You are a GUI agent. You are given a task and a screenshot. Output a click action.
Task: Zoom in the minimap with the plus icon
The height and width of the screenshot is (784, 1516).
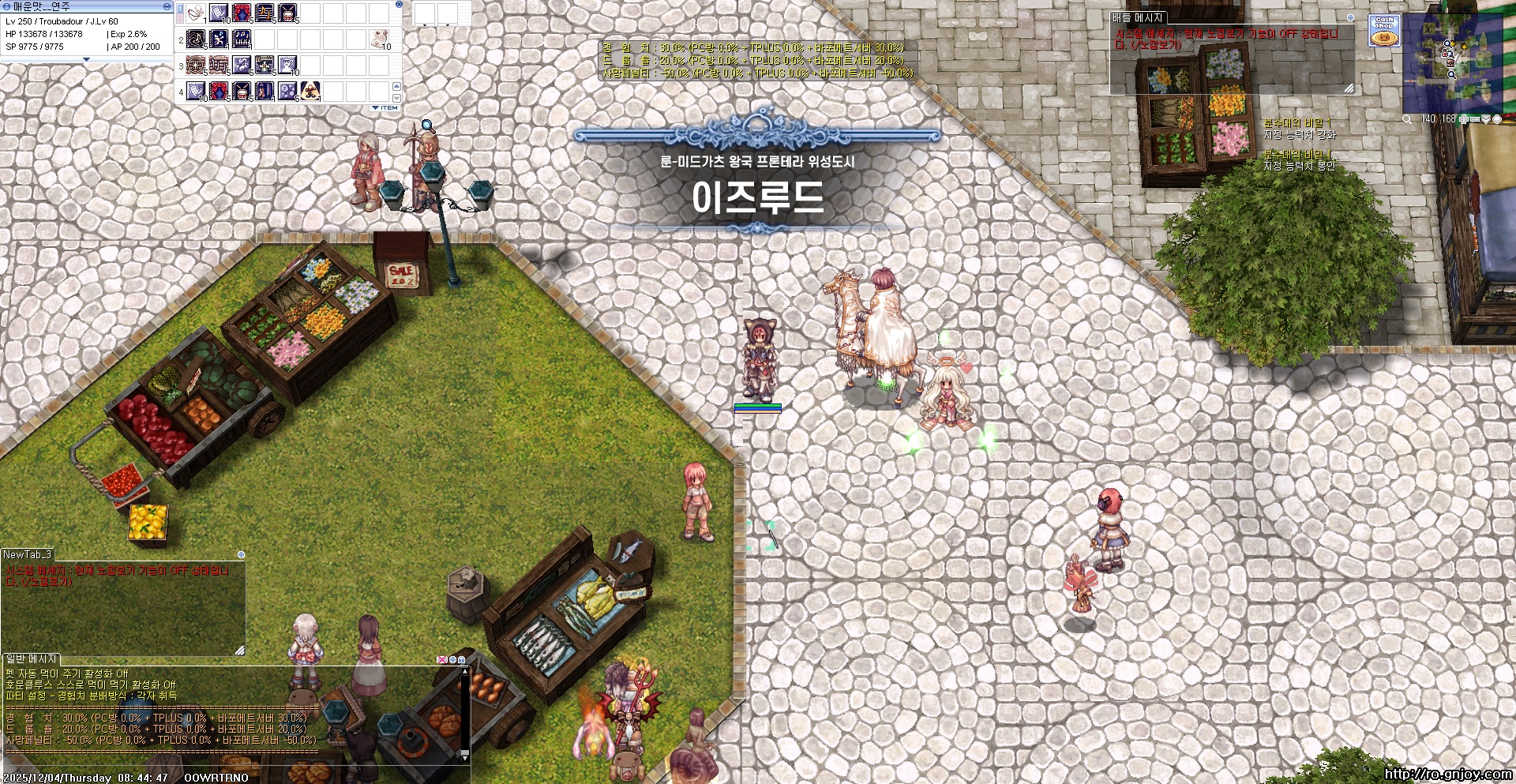point(1463,119)
